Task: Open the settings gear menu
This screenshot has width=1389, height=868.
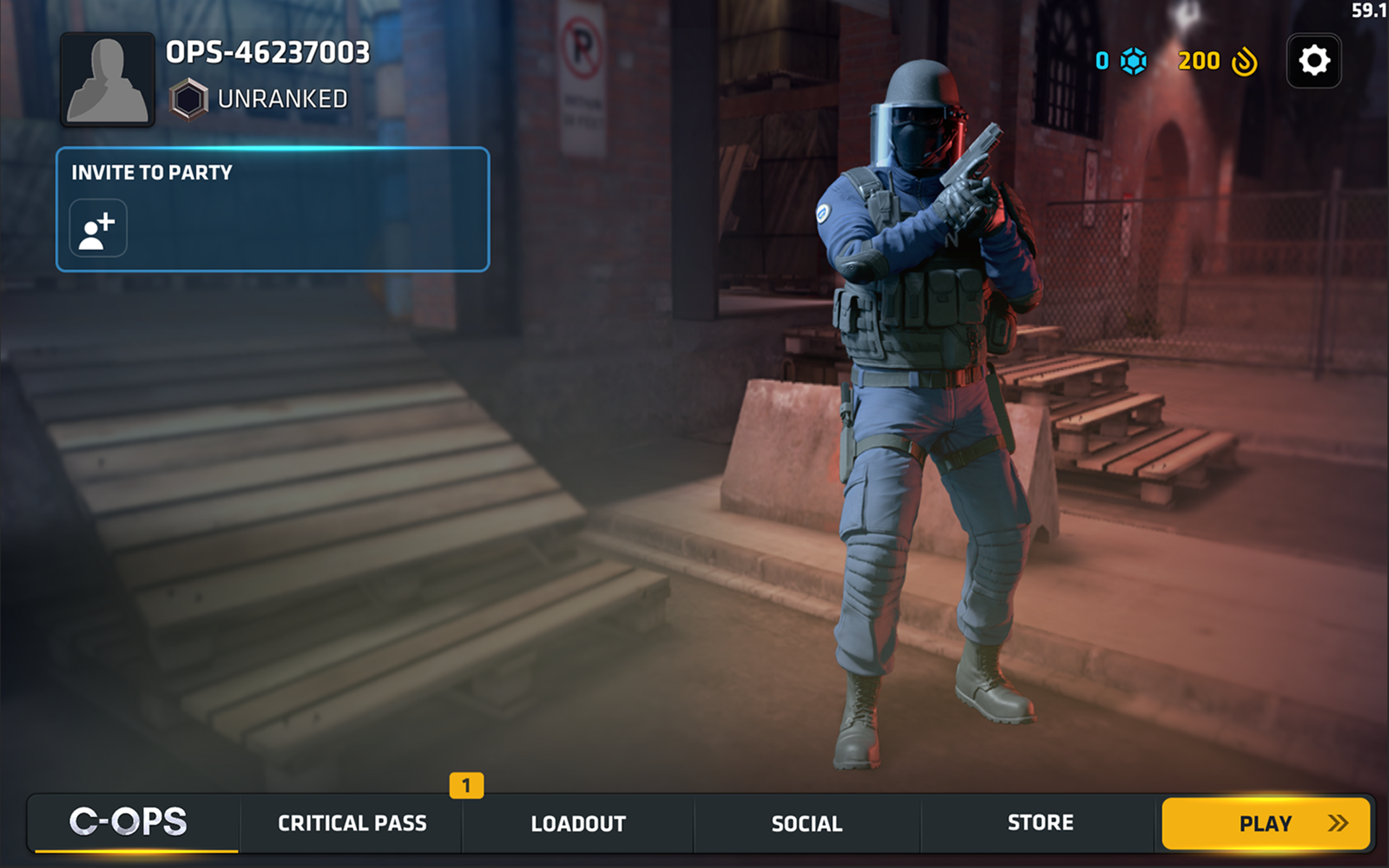Action: [x=1314, y=61]
